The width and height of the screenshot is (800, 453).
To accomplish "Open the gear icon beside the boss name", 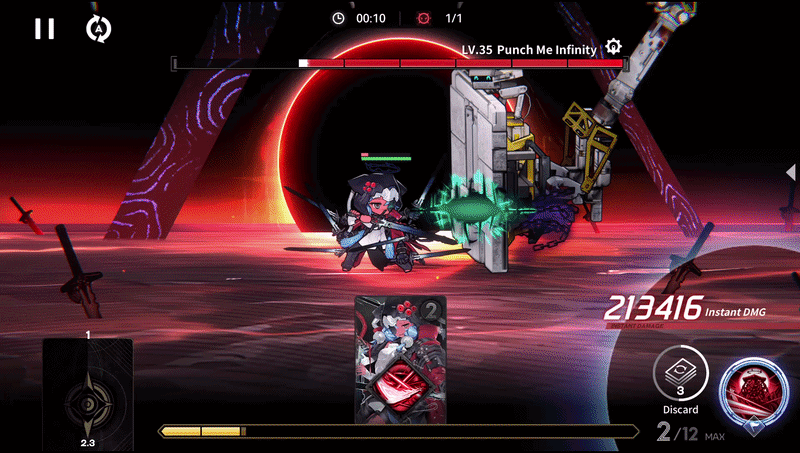I will [613, 47].
